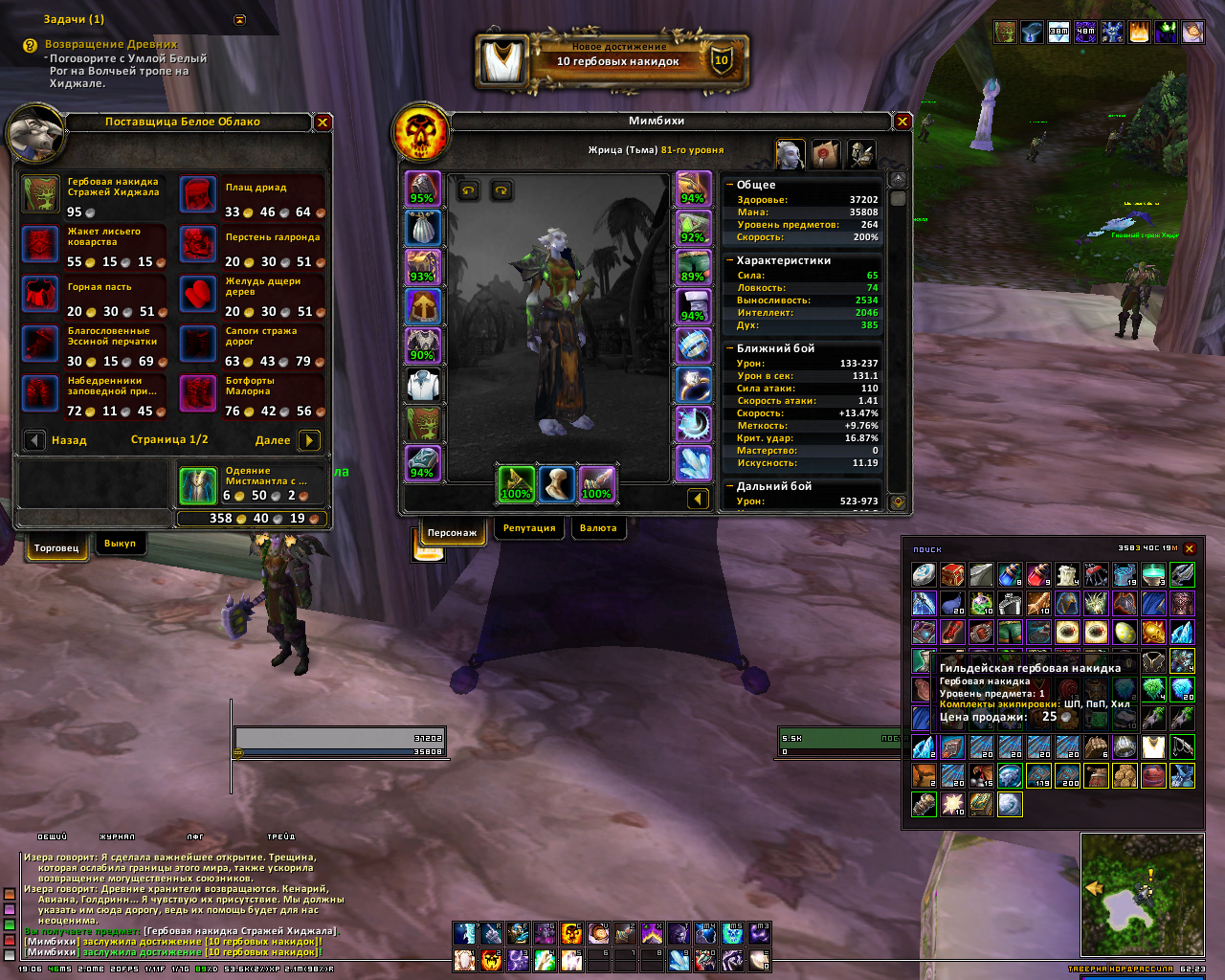Image resolution: width=1225 pixels, height=980 pixels.
Task: Choose the Перстень галронда vendor item
Action: (x=198, y=245)
